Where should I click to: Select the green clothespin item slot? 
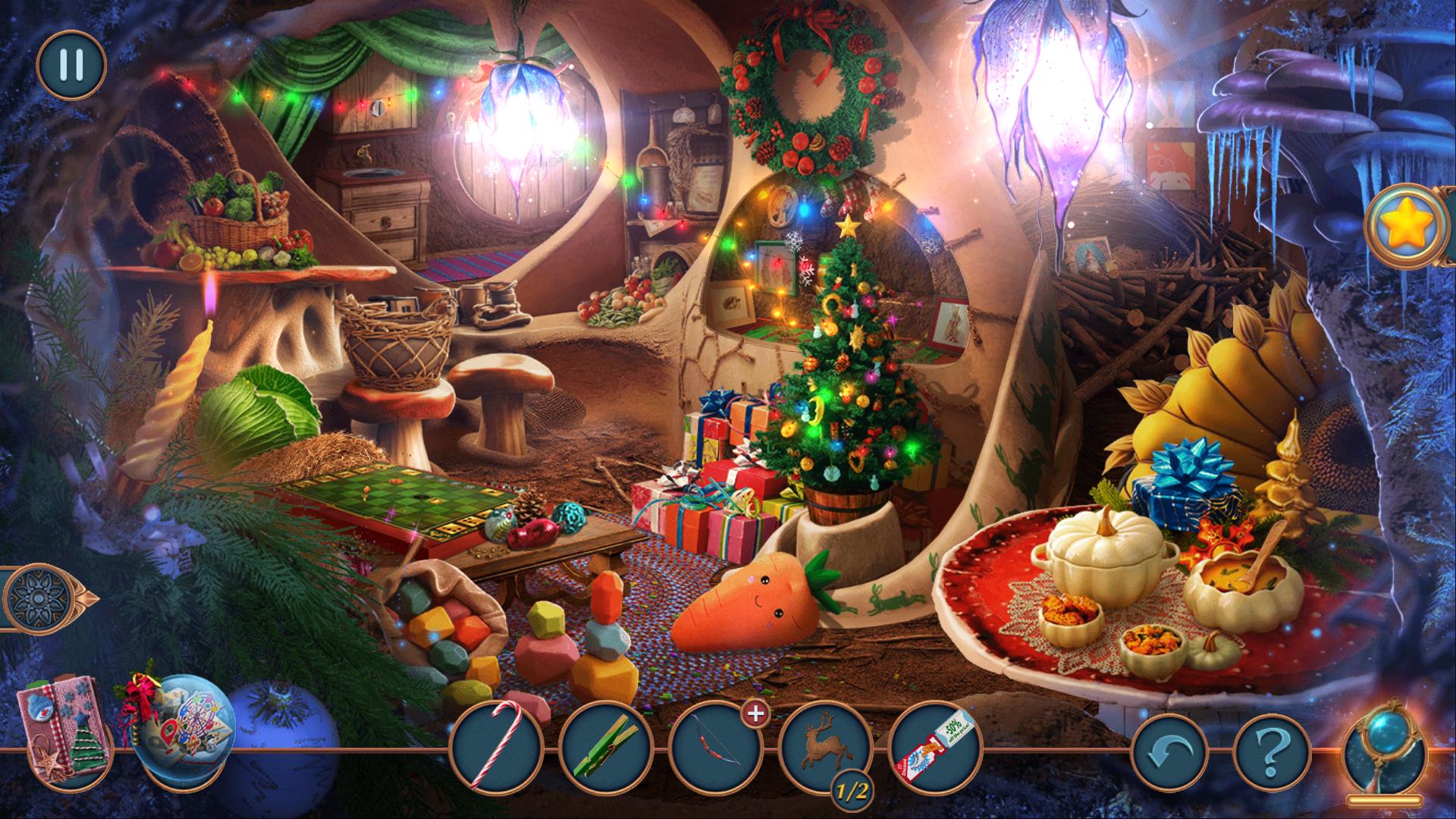606,748
